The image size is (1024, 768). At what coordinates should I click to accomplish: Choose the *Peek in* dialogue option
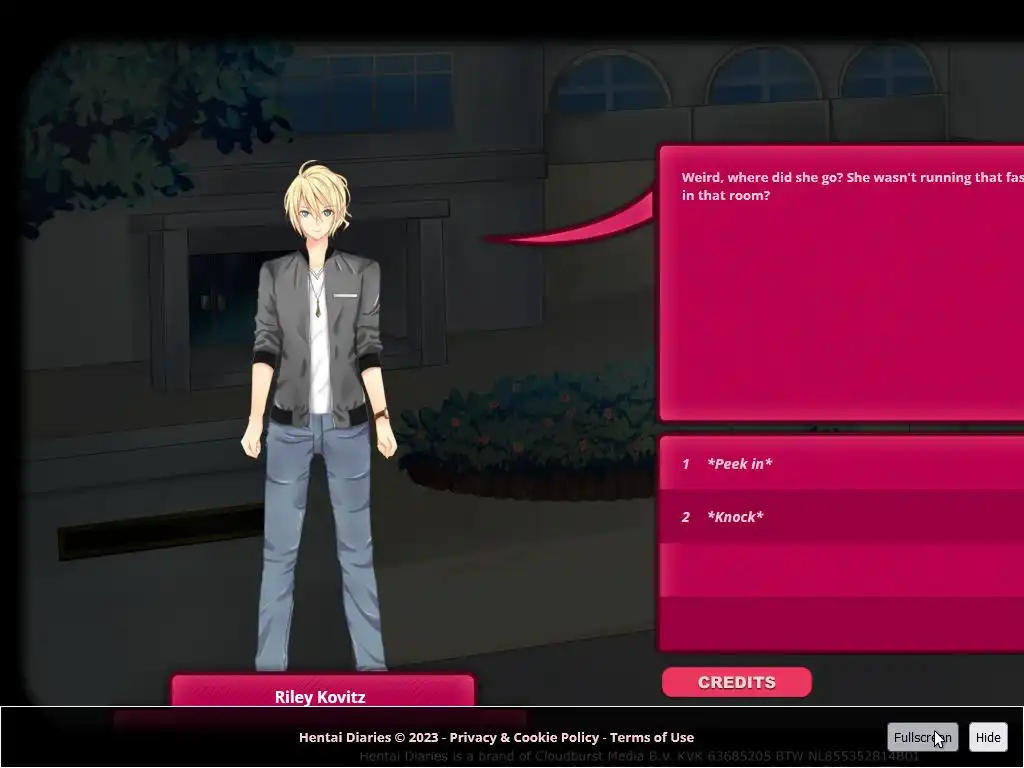(x=740, y=464)
